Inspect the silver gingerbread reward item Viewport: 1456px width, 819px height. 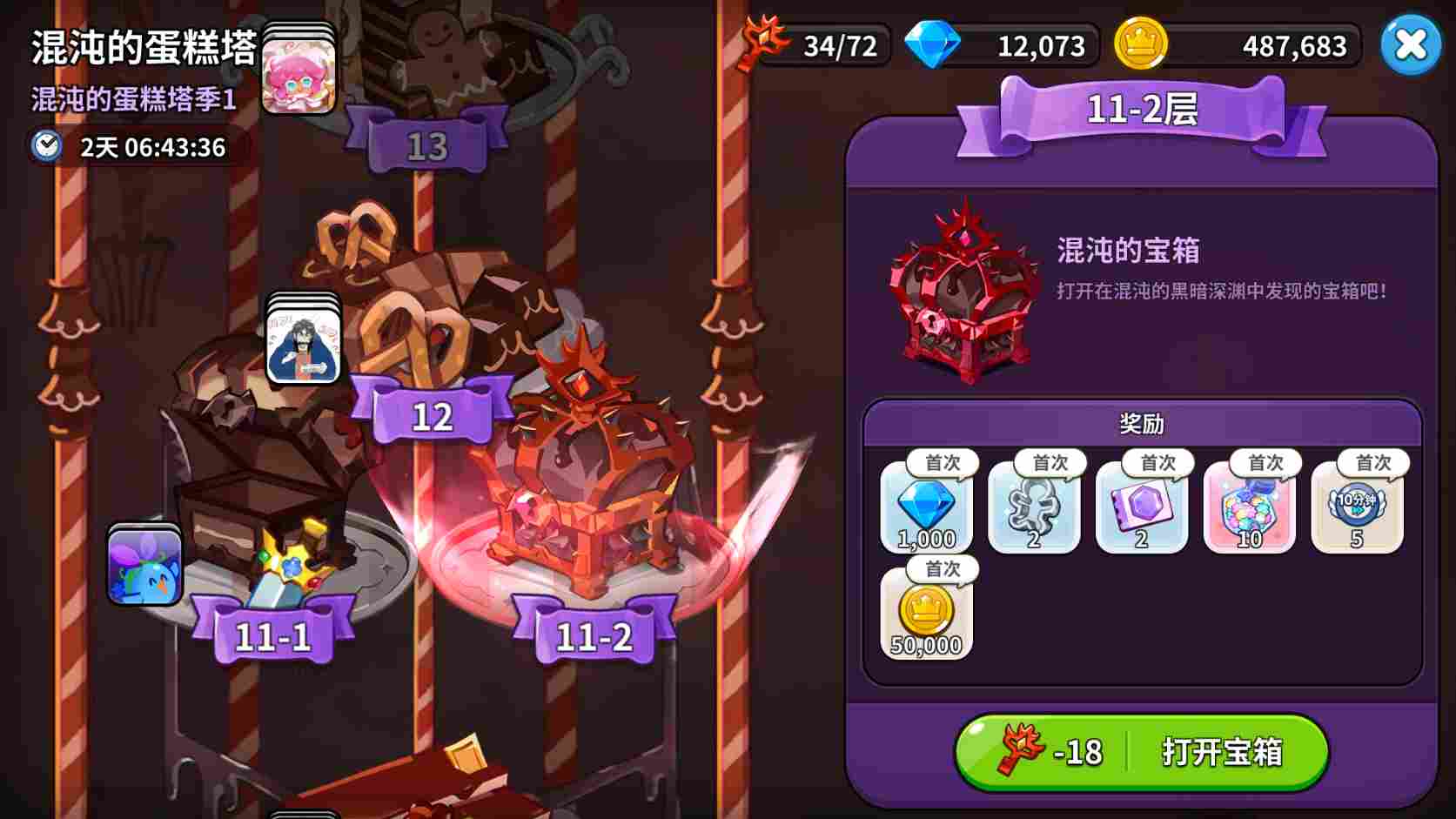click(1033, 509)
